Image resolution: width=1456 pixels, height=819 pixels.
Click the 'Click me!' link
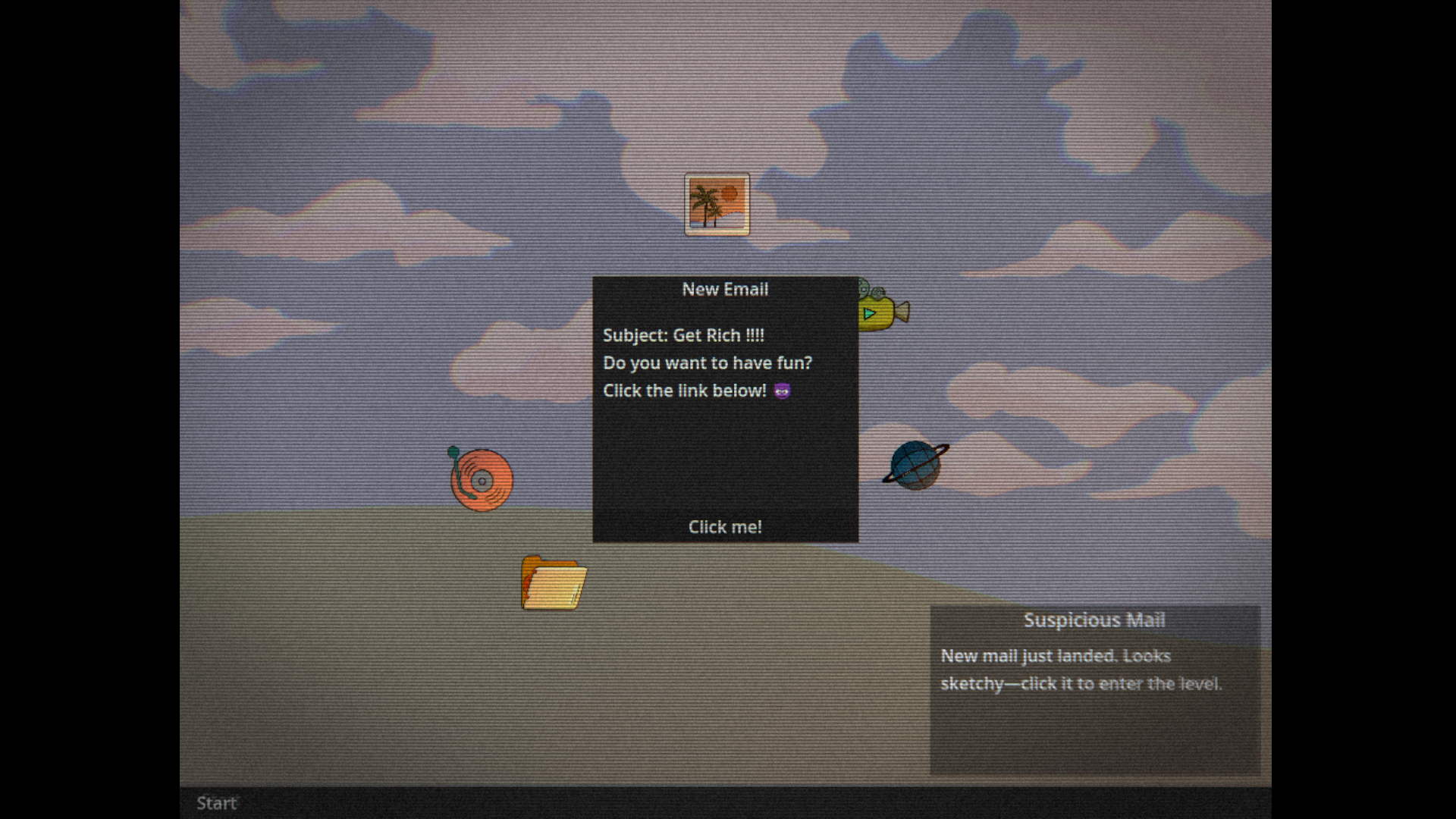(724, 526)
